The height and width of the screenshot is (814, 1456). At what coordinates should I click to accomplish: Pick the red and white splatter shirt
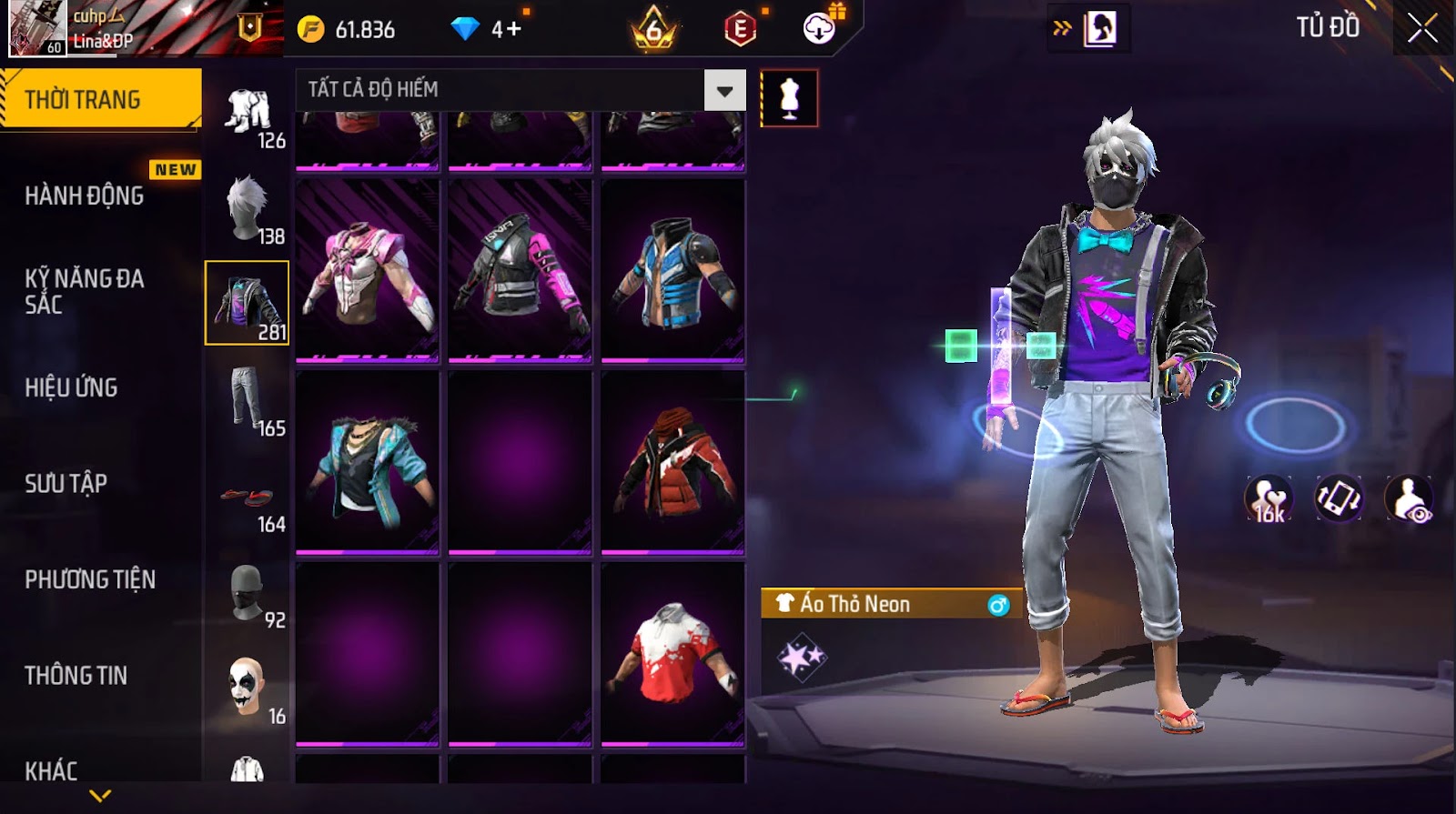673,653
